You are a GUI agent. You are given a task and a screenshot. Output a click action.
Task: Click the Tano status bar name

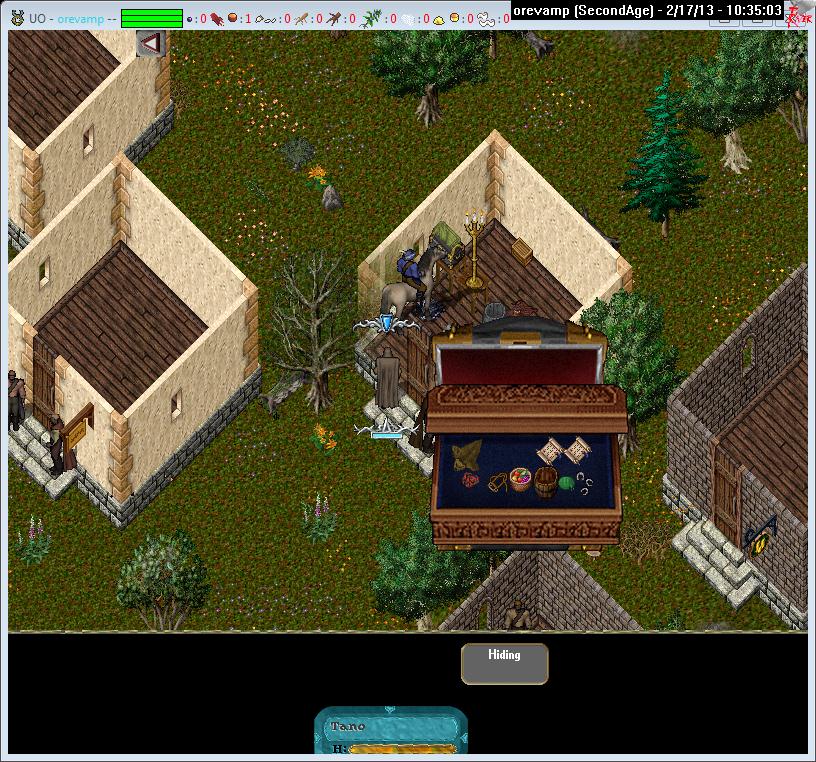pyautogui.click(x=348, y=726)
